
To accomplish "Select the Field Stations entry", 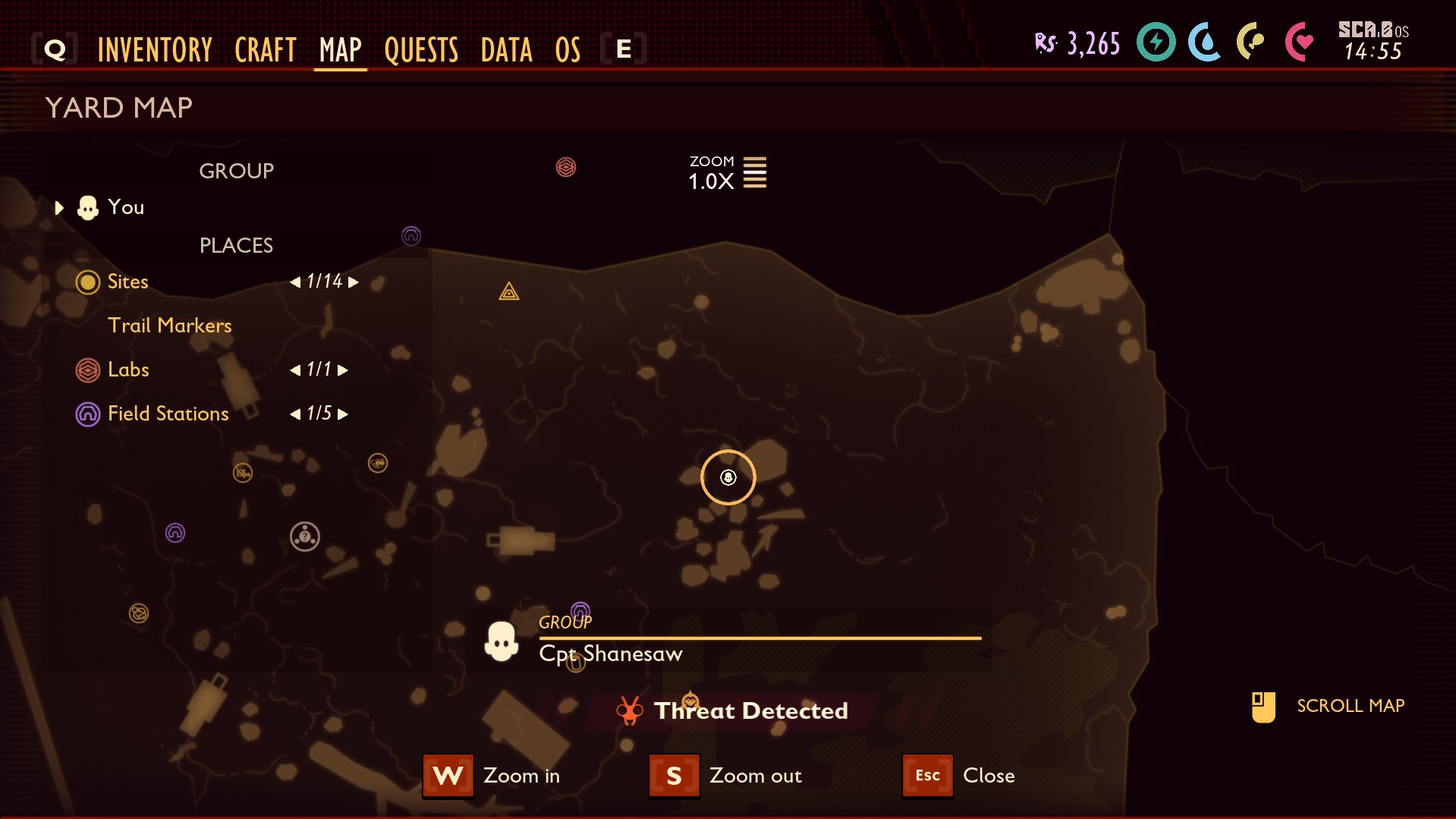I will point(168,414).
